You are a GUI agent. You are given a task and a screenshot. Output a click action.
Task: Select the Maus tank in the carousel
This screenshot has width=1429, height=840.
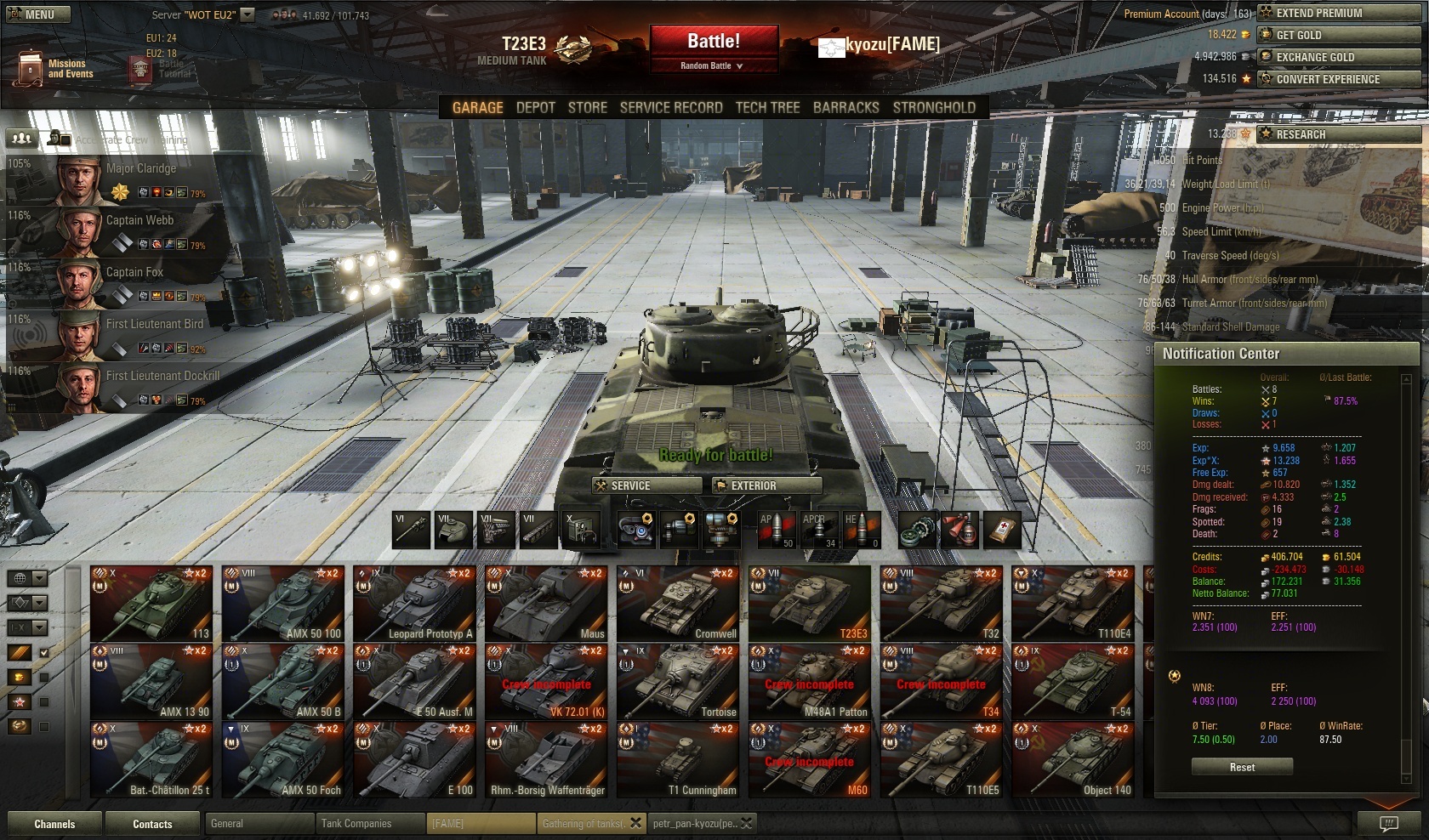tap(546, 604)
